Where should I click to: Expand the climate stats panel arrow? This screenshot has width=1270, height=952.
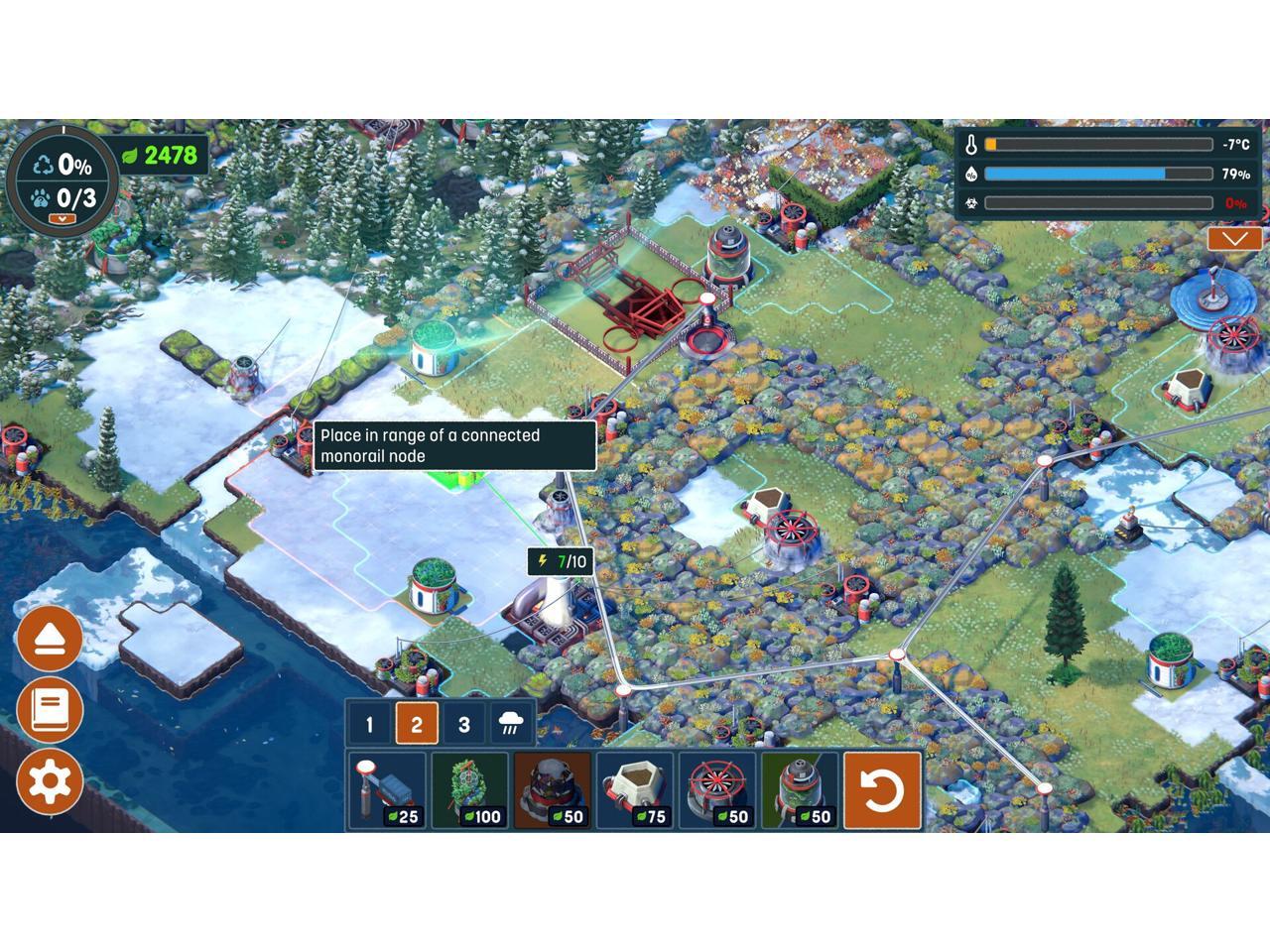(x=1234, y=239)
